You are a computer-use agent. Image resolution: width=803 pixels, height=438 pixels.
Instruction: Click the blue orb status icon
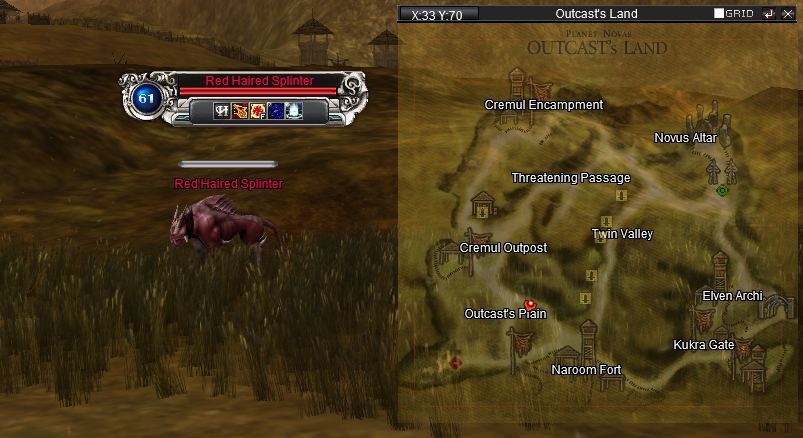coord(277,111)
